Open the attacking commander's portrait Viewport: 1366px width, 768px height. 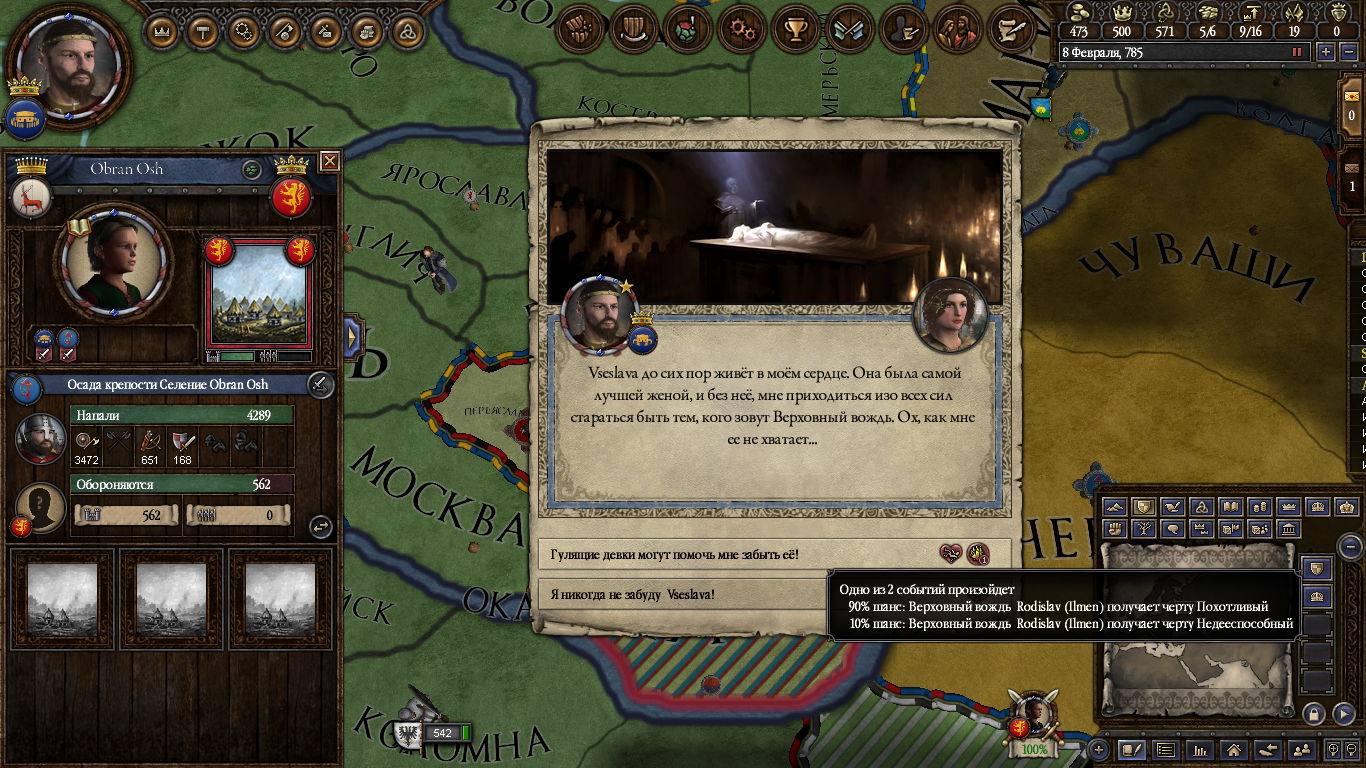41,438
